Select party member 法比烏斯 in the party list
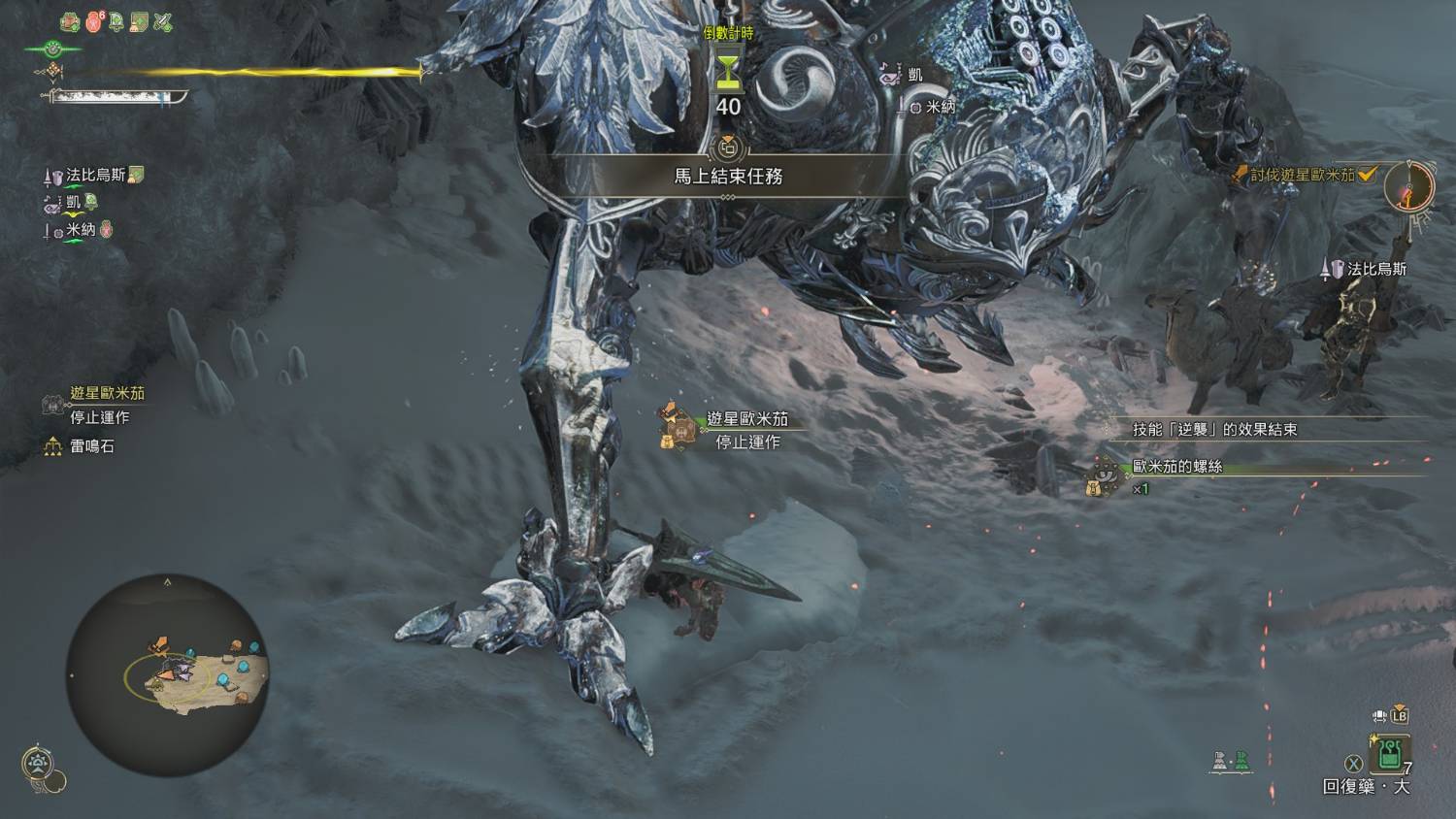 point(95,176)
